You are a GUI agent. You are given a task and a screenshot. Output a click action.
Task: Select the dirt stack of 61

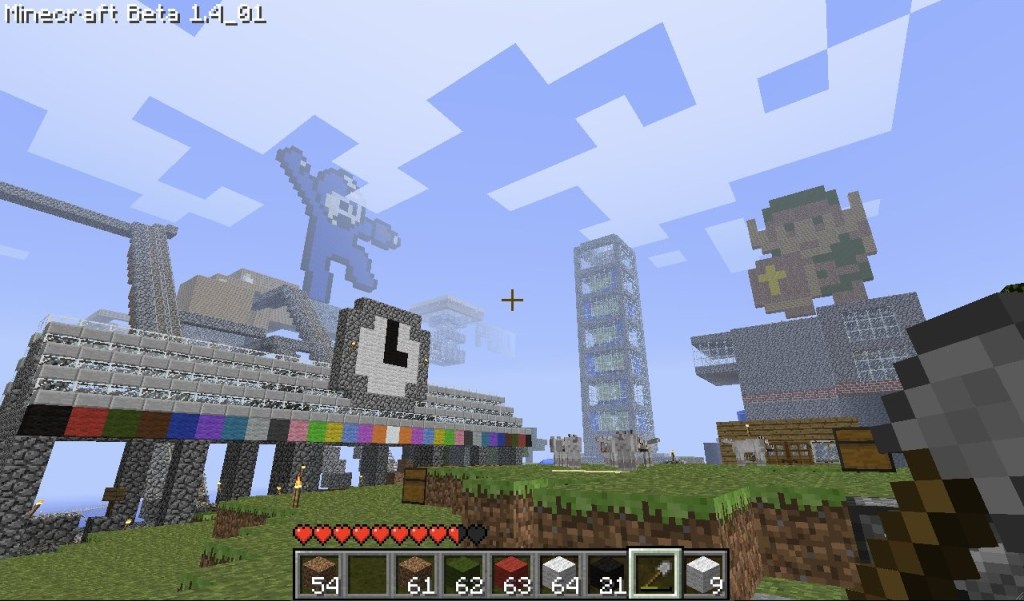tap(414, 573)
